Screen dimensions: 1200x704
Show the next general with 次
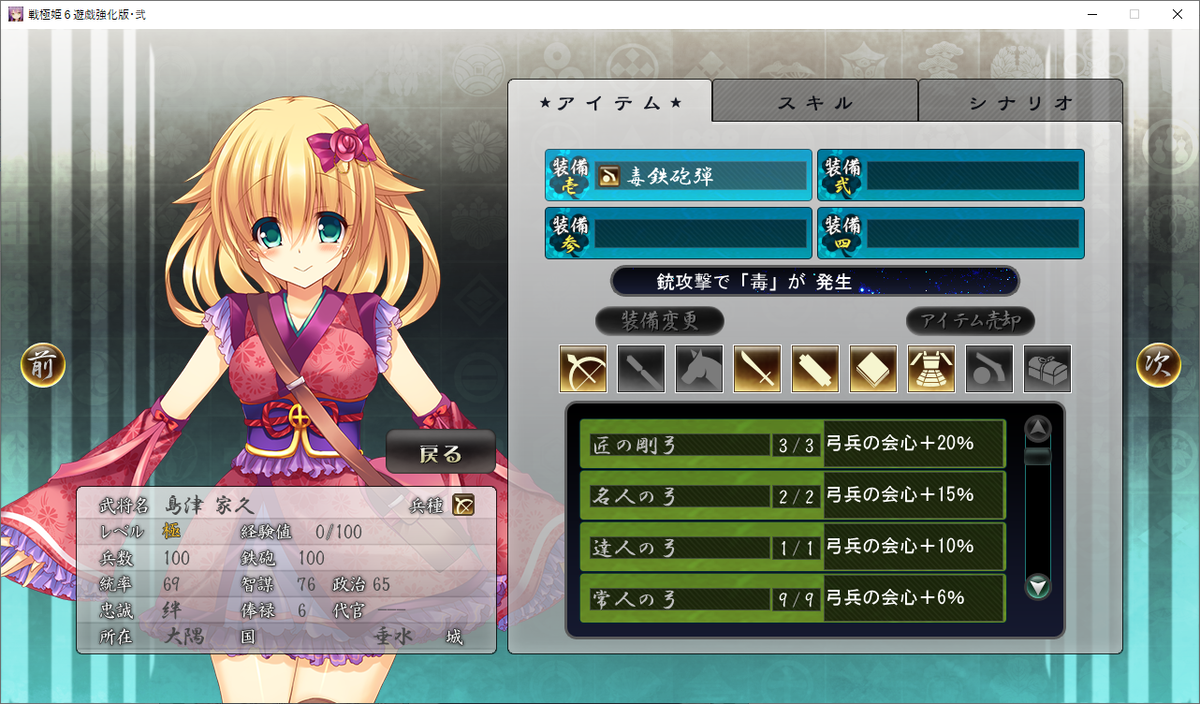pos(1158,366)
